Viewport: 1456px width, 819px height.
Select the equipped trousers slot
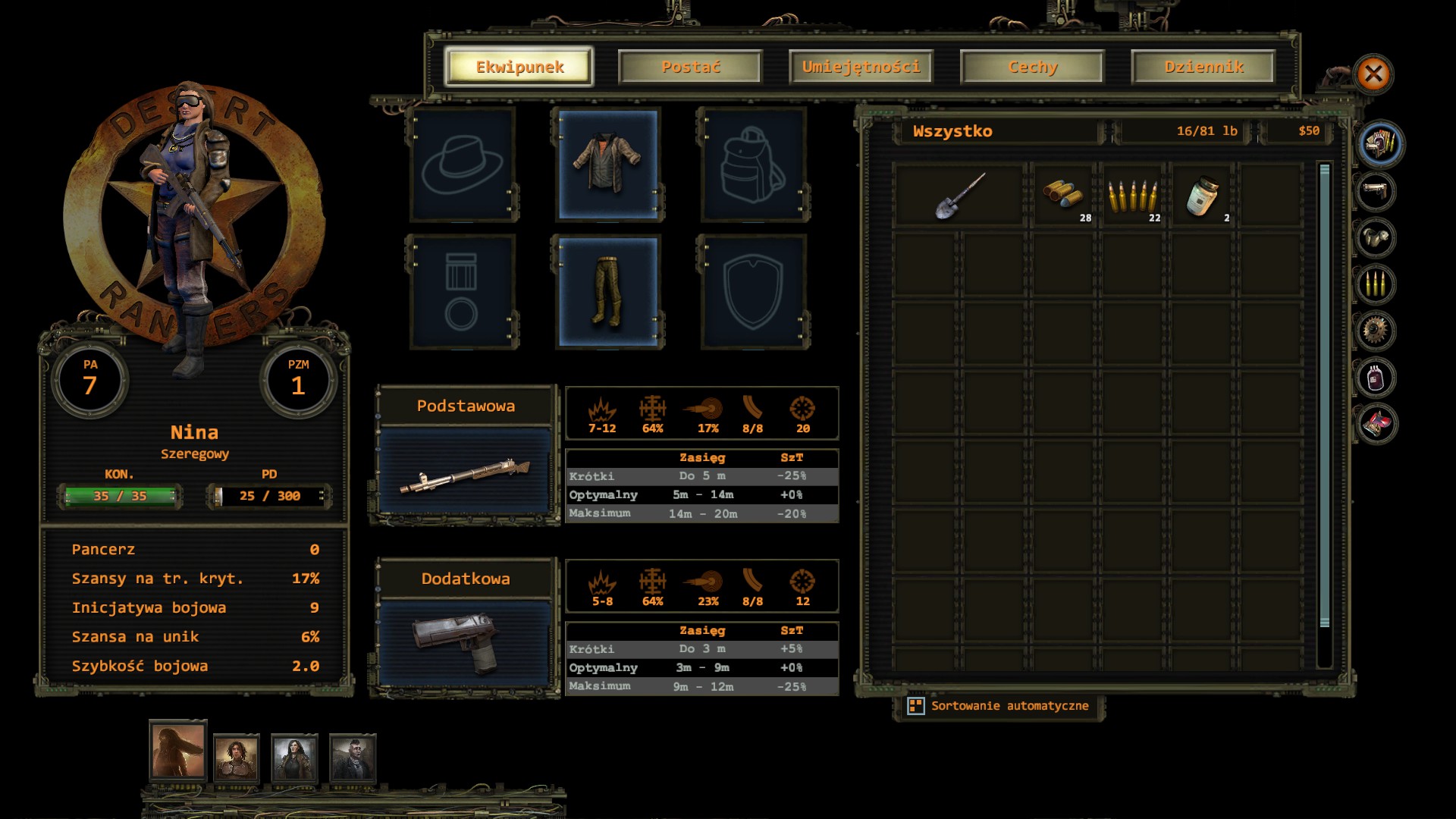tap(607, 292)
